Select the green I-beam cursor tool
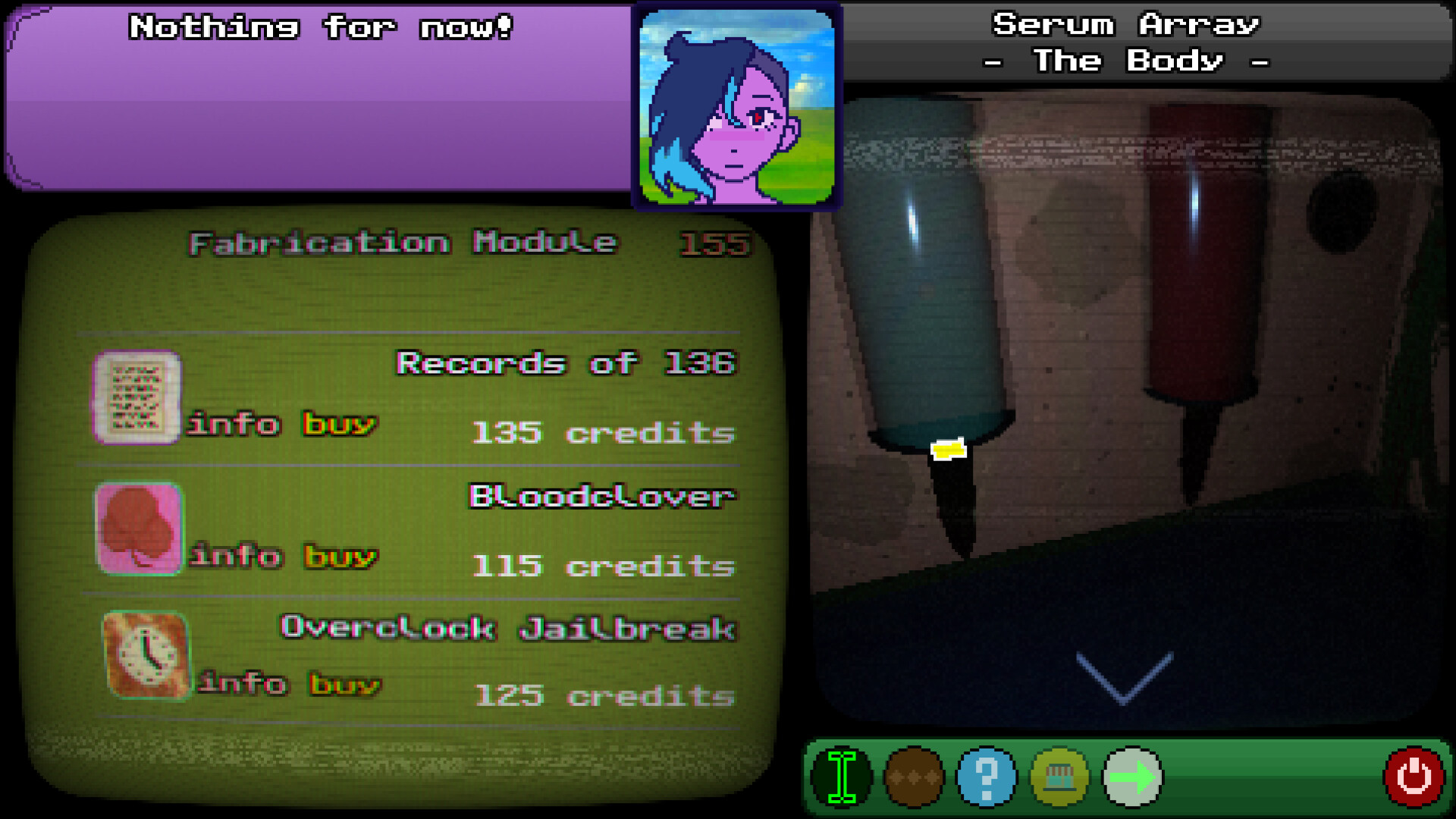Image resolution: width=1456 pixels, height=819 pixels. point(842,777)
